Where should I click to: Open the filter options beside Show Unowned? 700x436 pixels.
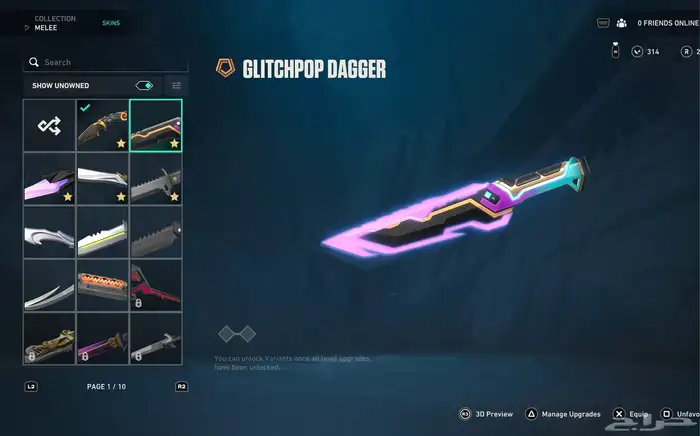tap(176, 86)
